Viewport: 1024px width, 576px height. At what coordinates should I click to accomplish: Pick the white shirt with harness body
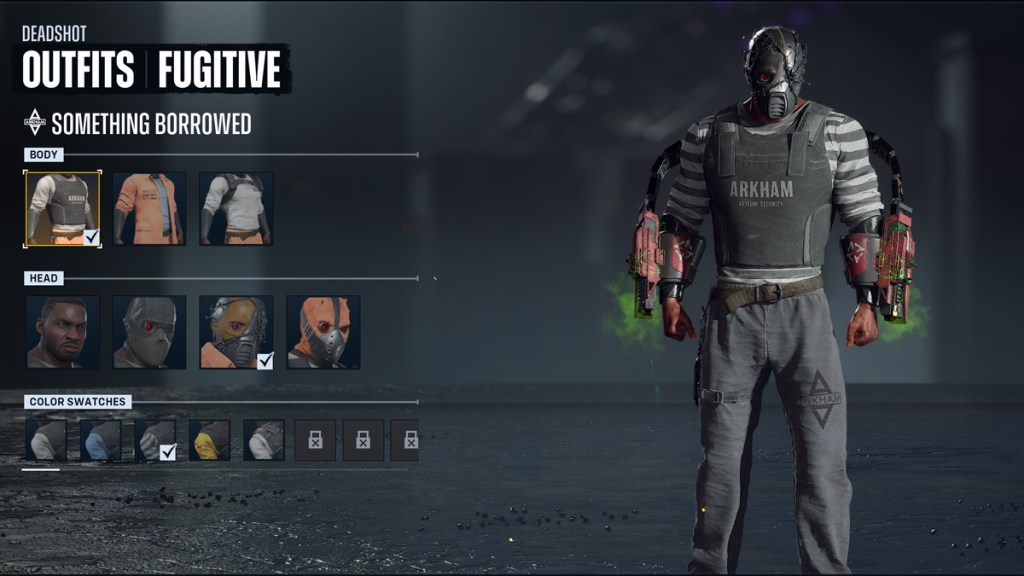click(x=236, y=209)
